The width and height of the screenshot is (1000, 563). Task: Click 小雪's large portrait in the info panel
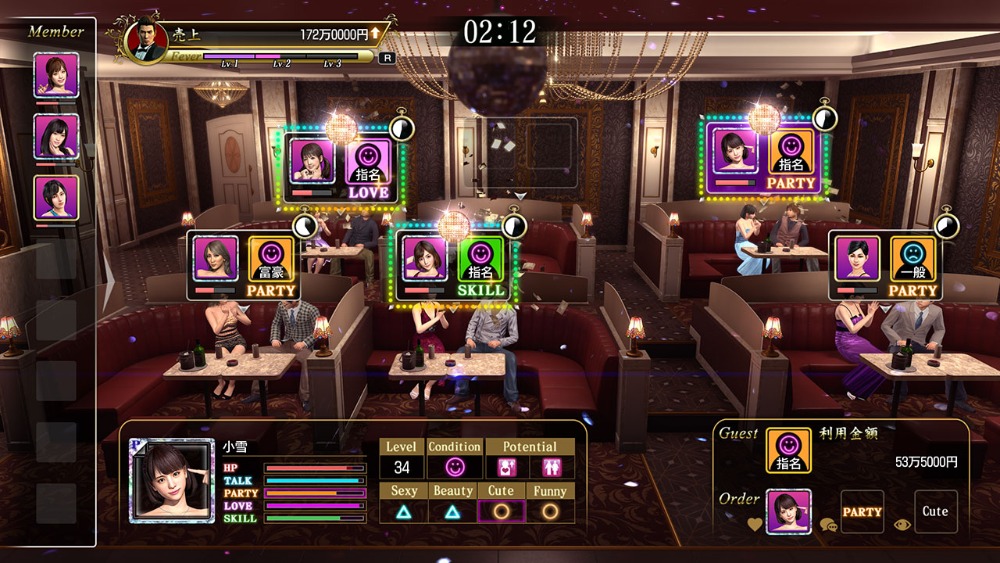(x=172, y=480)
